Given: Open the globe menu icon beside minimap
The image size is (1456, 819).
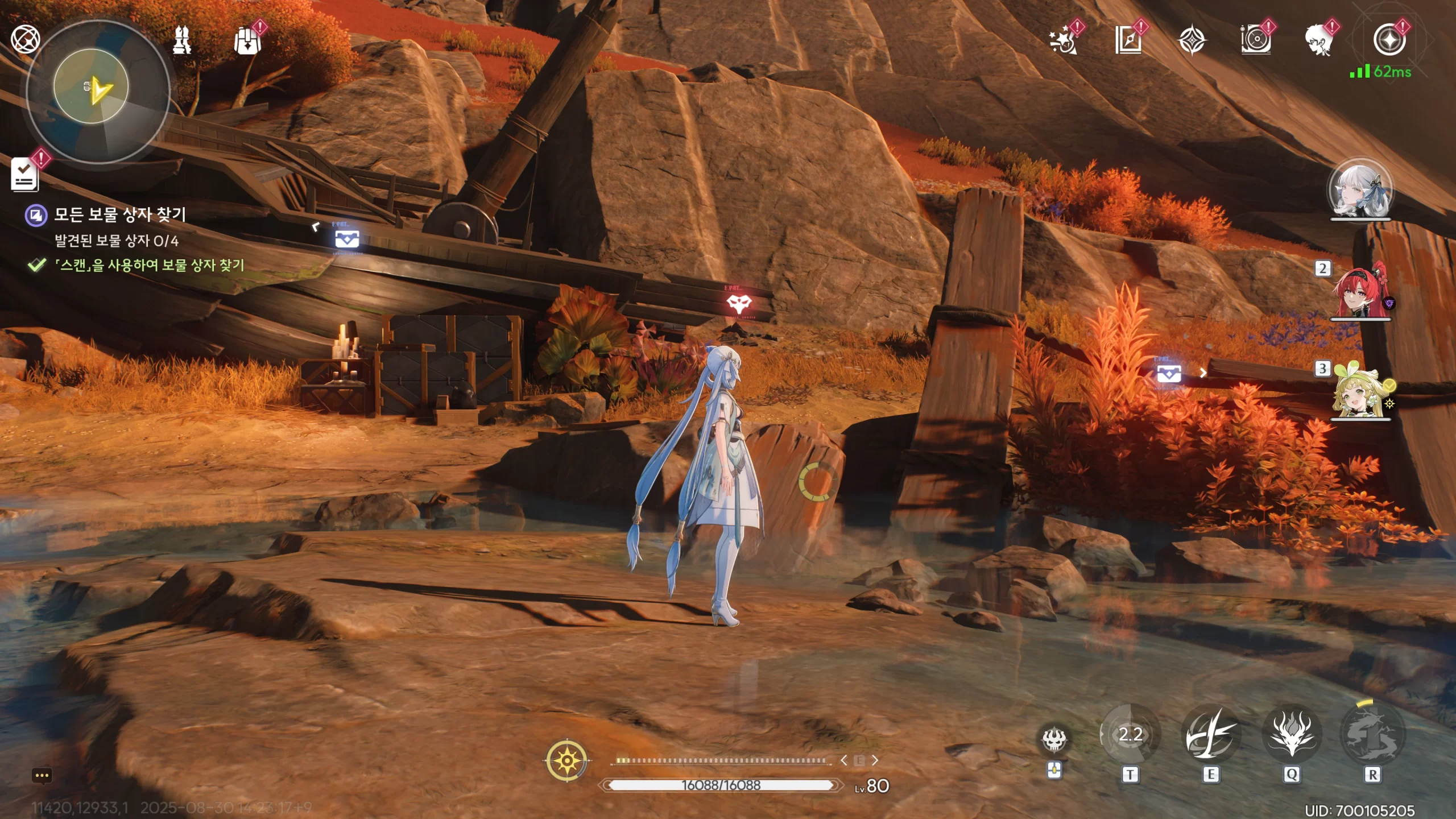Looking at the screenshot, I should 25,40.
